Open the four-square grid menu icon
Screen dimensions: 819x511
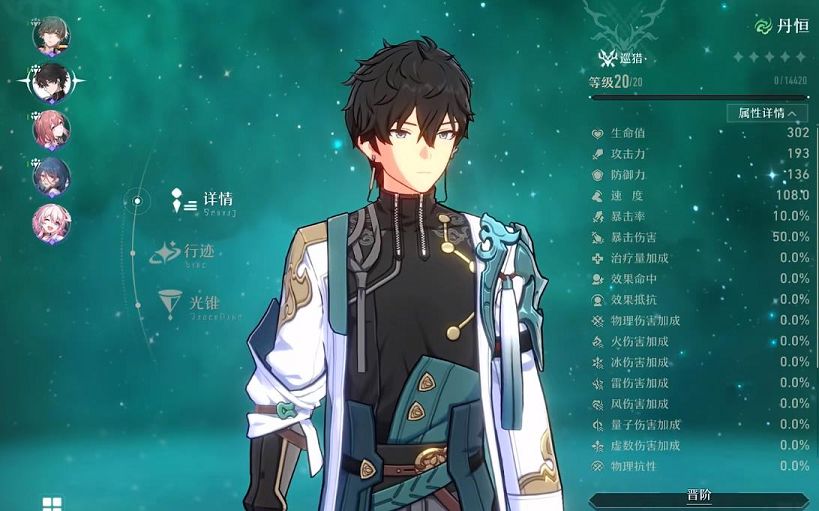point(52,503)
